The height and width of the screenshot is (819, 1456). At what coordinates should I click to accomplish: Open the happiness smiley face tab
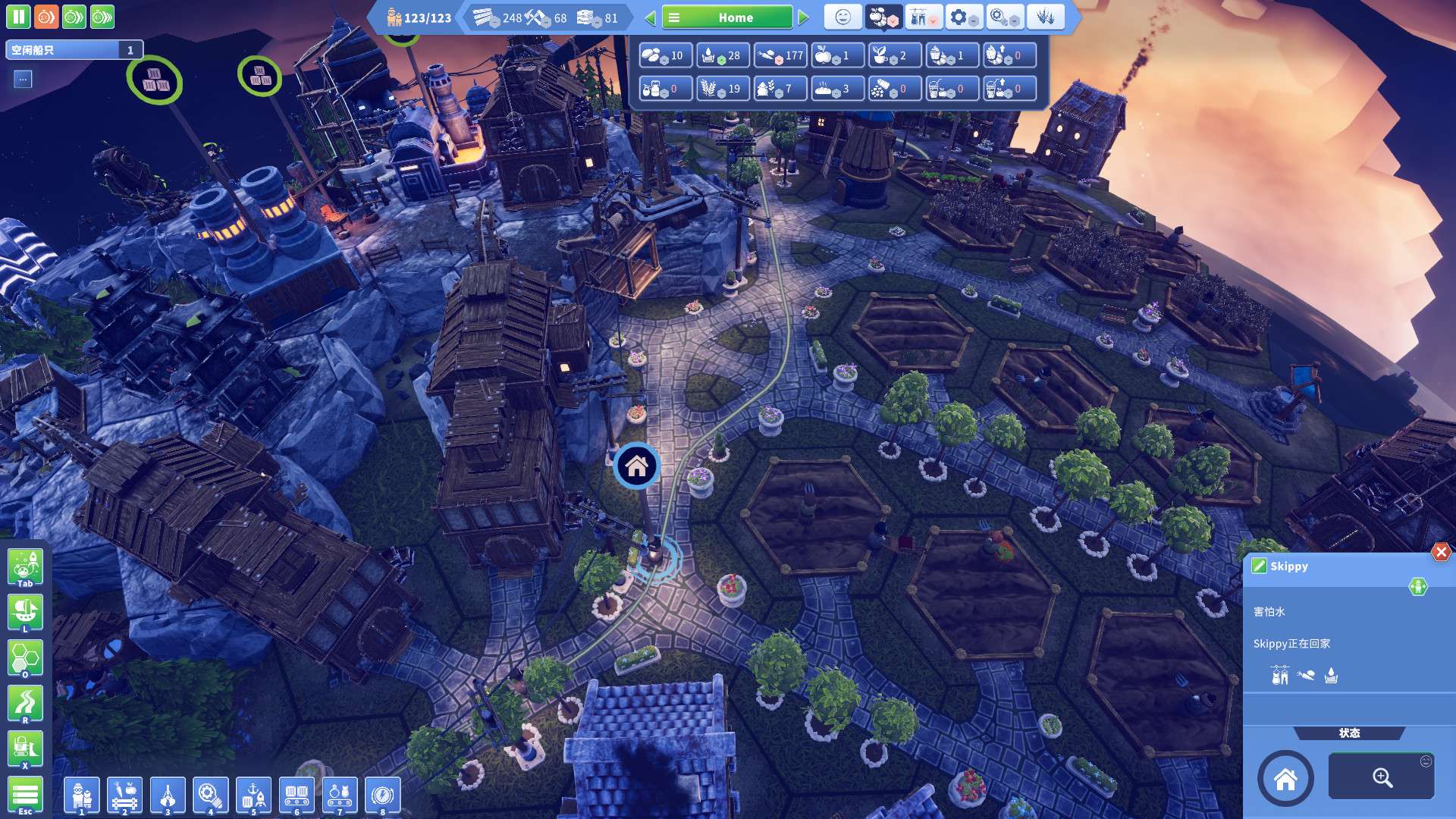point(843,17)
